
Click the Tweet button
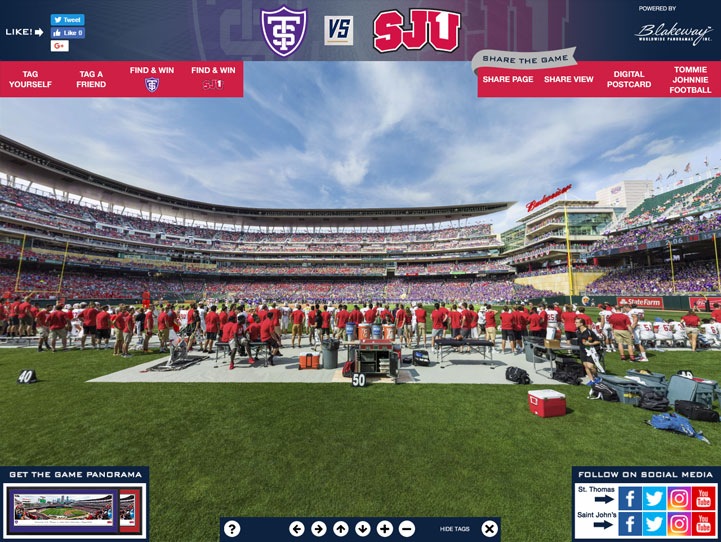point(68,20)
